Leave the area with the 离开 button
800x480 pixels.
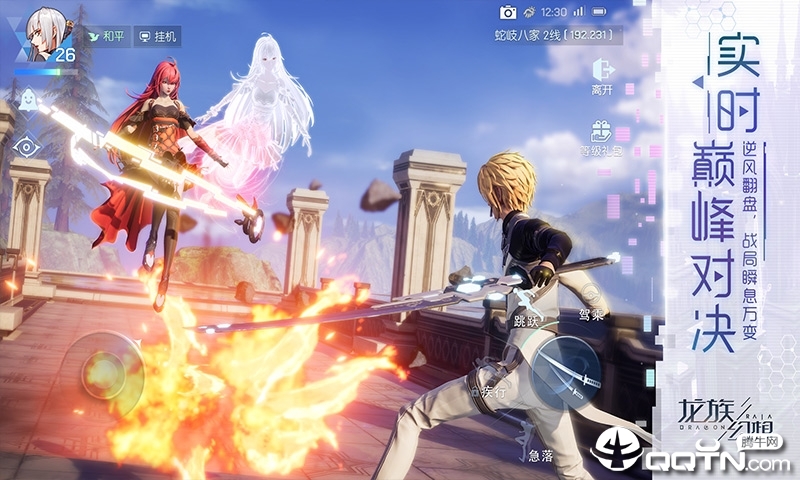click(x=602, y=75)
